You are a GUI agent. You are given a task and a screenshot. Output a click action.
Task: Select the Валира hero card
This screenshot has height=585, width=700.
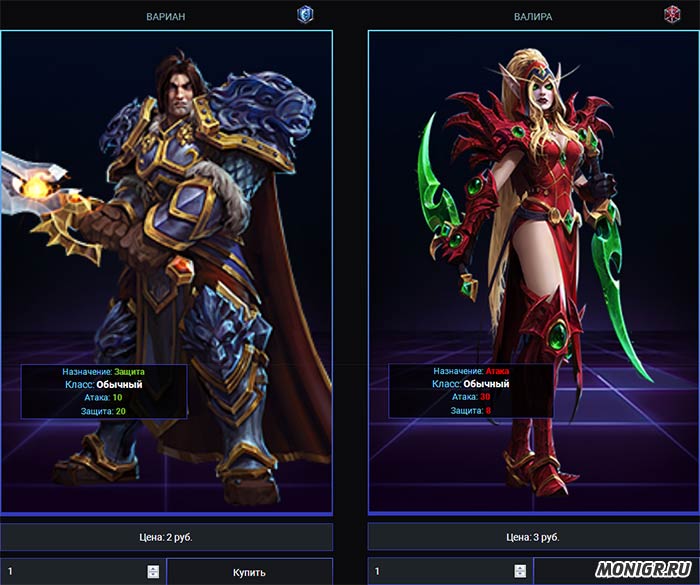coord(534,270)
